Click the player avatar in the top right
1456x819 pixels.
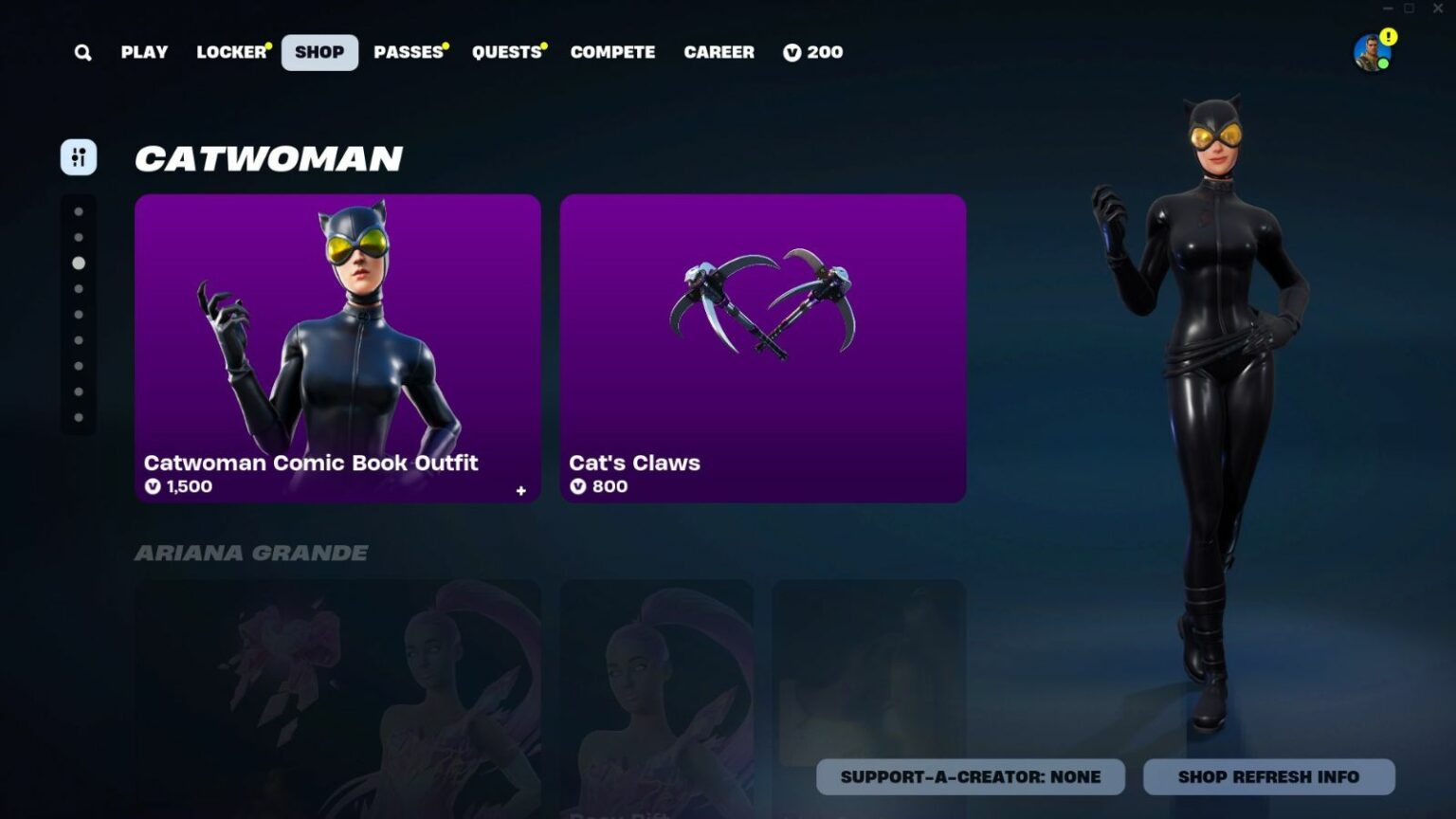pyautogui.click(x=1372, y=52)
